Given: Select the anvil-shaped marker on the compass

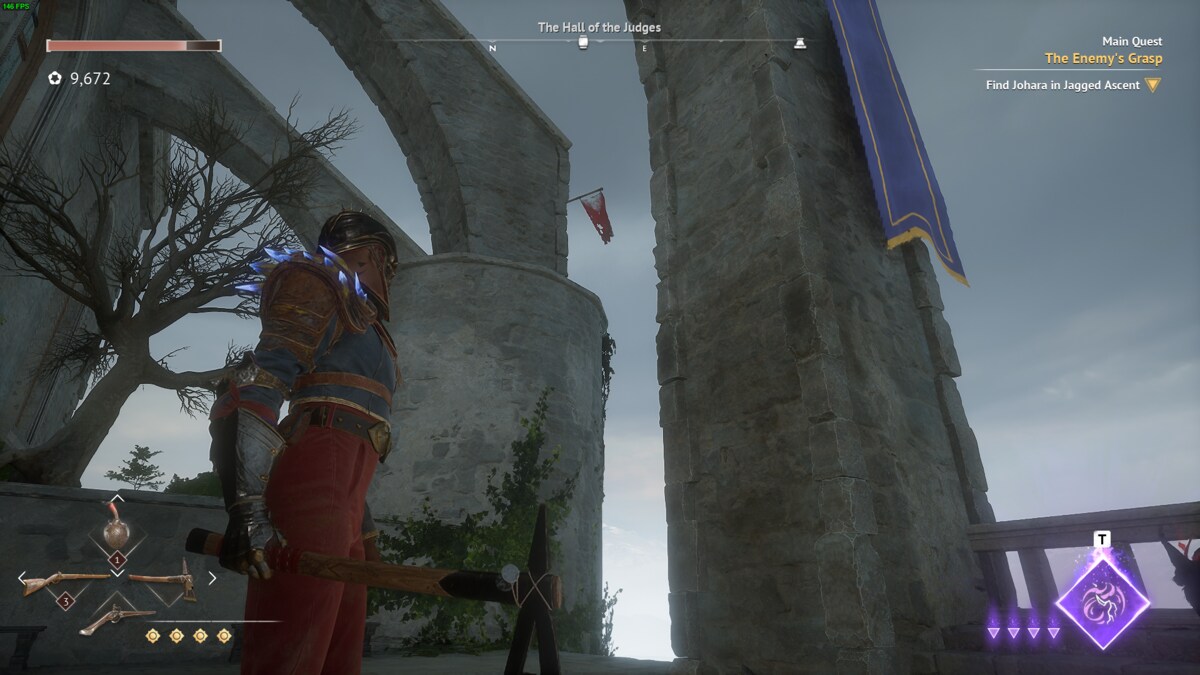Looking at the screenshot, I should pos(799,43).
